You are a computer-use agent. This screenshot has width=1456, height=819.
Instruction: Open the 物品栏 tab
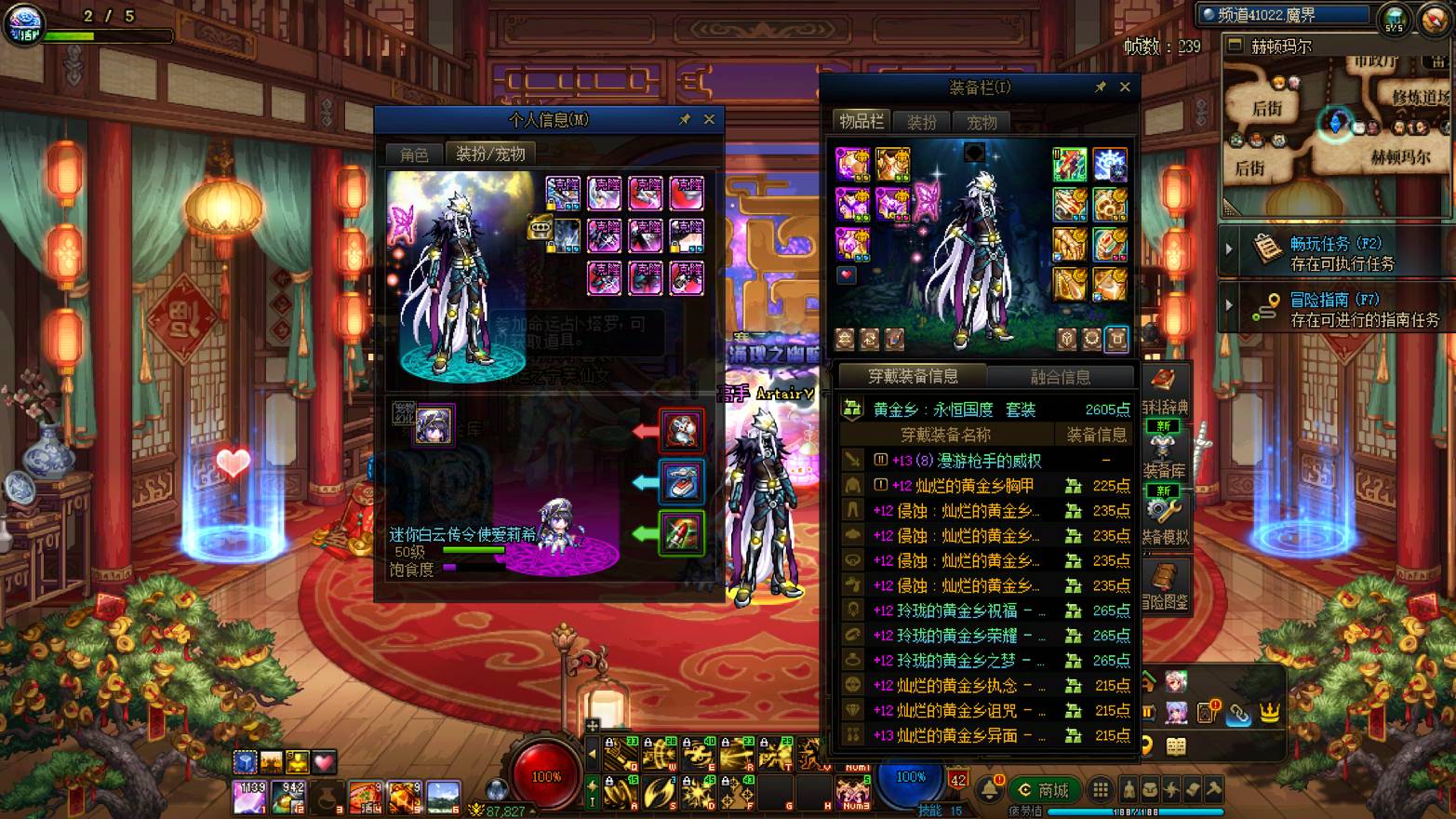coord(862,122)
